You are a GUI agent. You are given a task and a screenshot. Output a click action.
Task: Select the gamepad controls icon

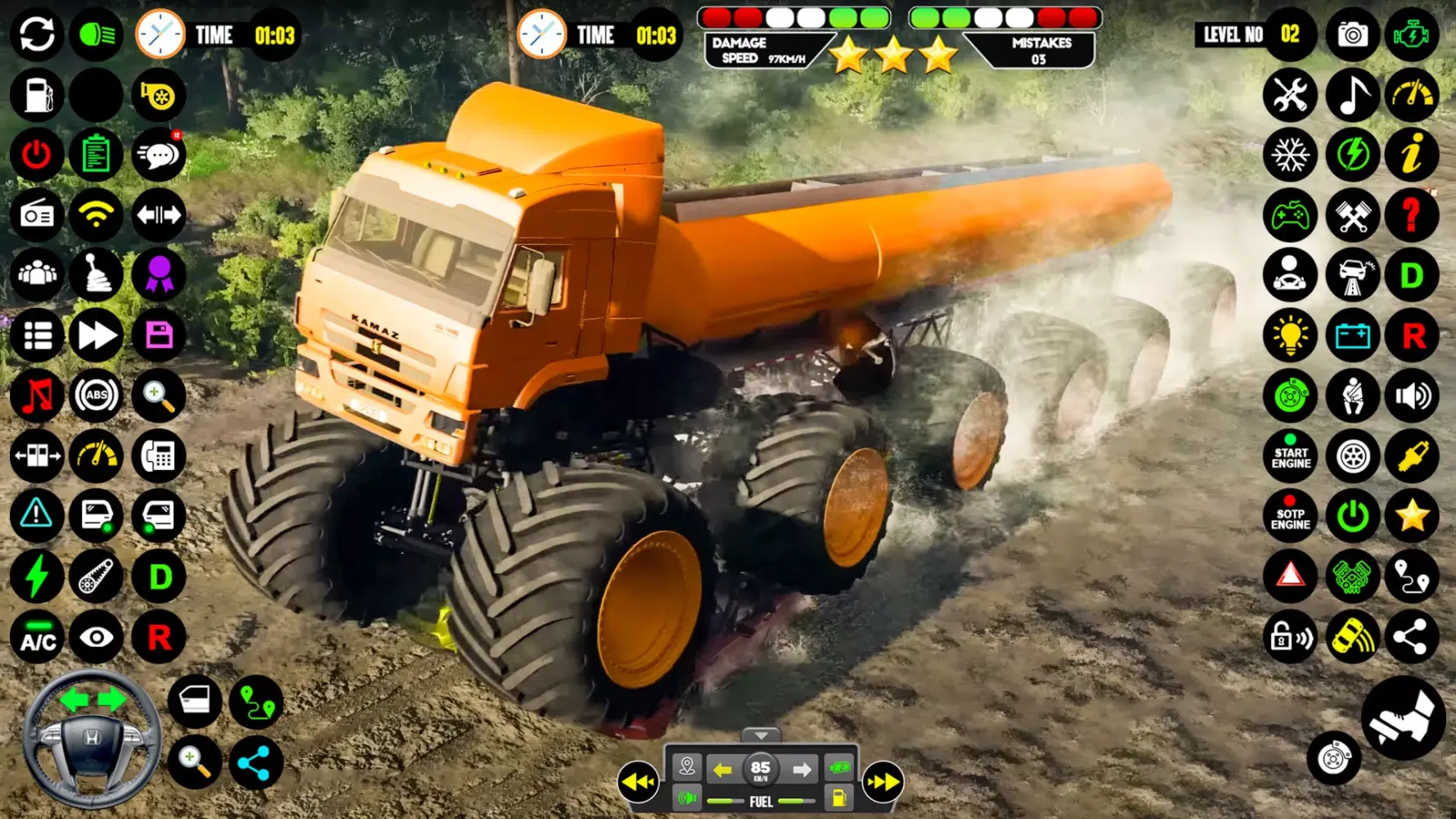1290,215
